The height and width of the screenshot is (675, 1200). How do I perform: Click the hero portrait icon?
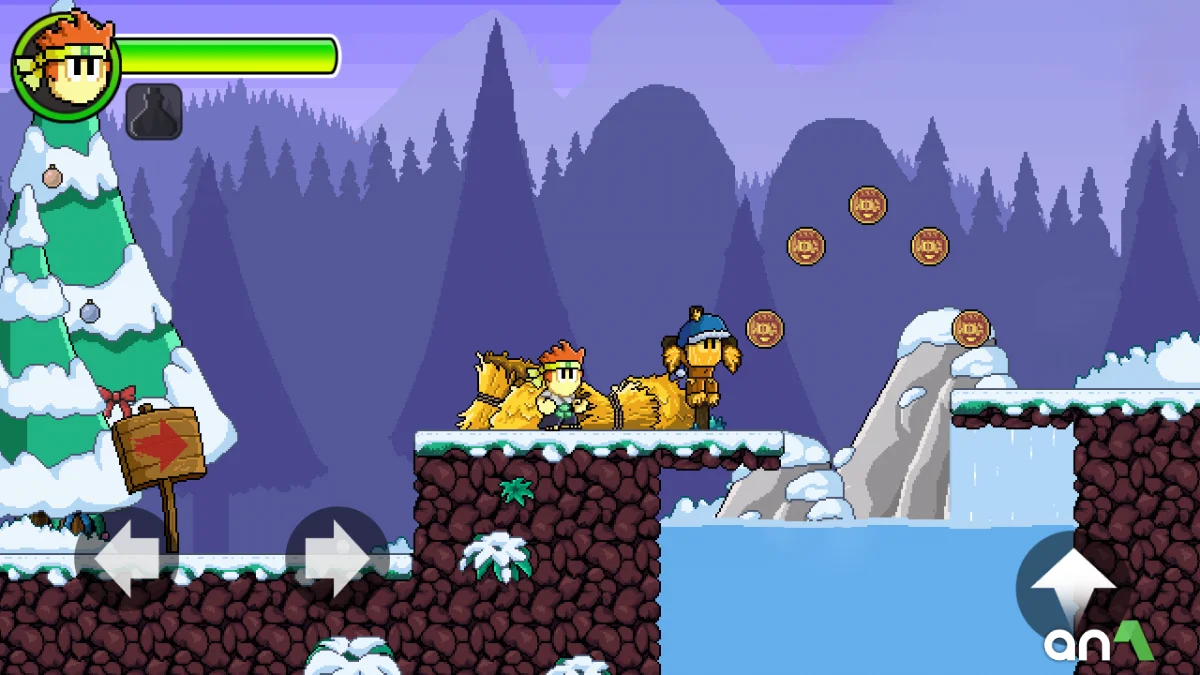tap(66, 66)
